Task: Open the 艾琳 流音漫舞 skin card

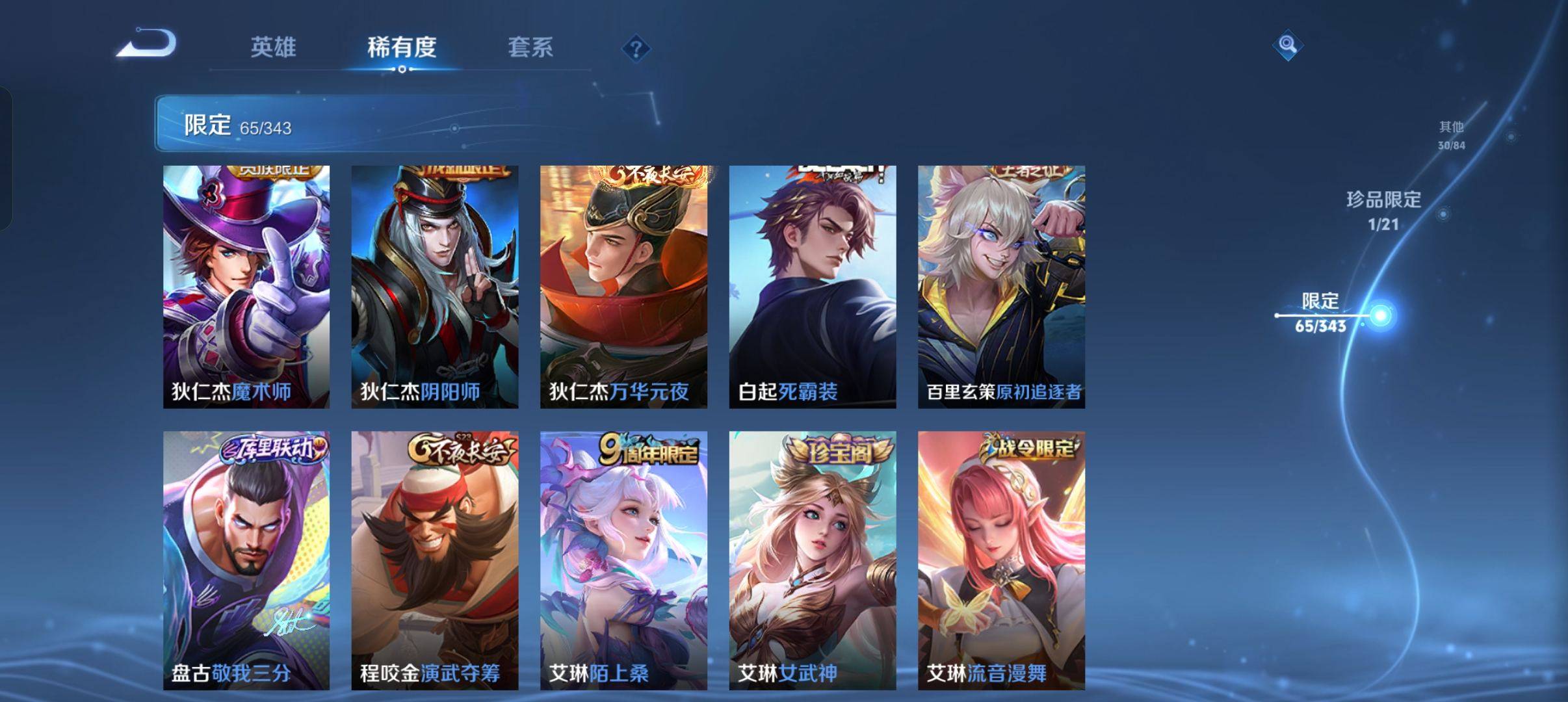Action: coord(1001,560)
